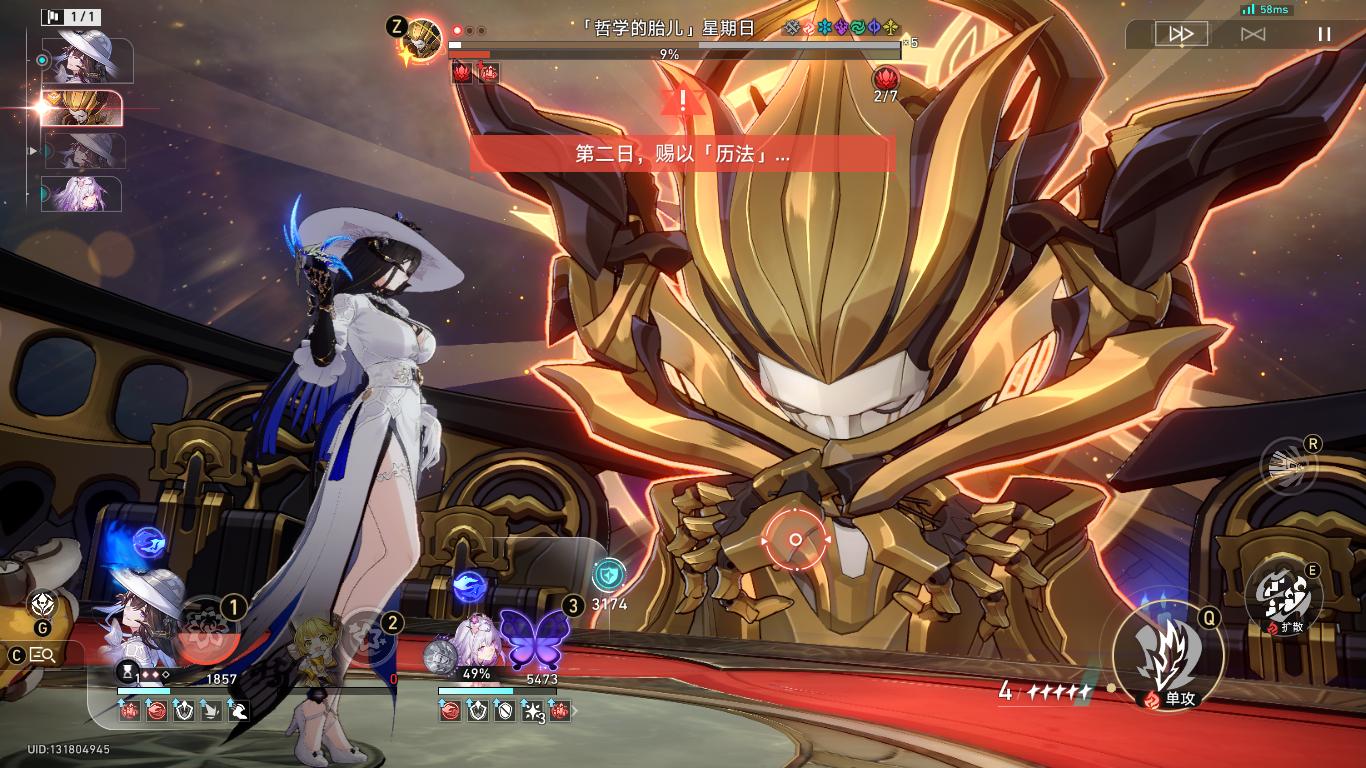The height and width of the screenshot is (768, 1366).
Task: Click the boss icon beside the boss name
Action: (425, 38)
